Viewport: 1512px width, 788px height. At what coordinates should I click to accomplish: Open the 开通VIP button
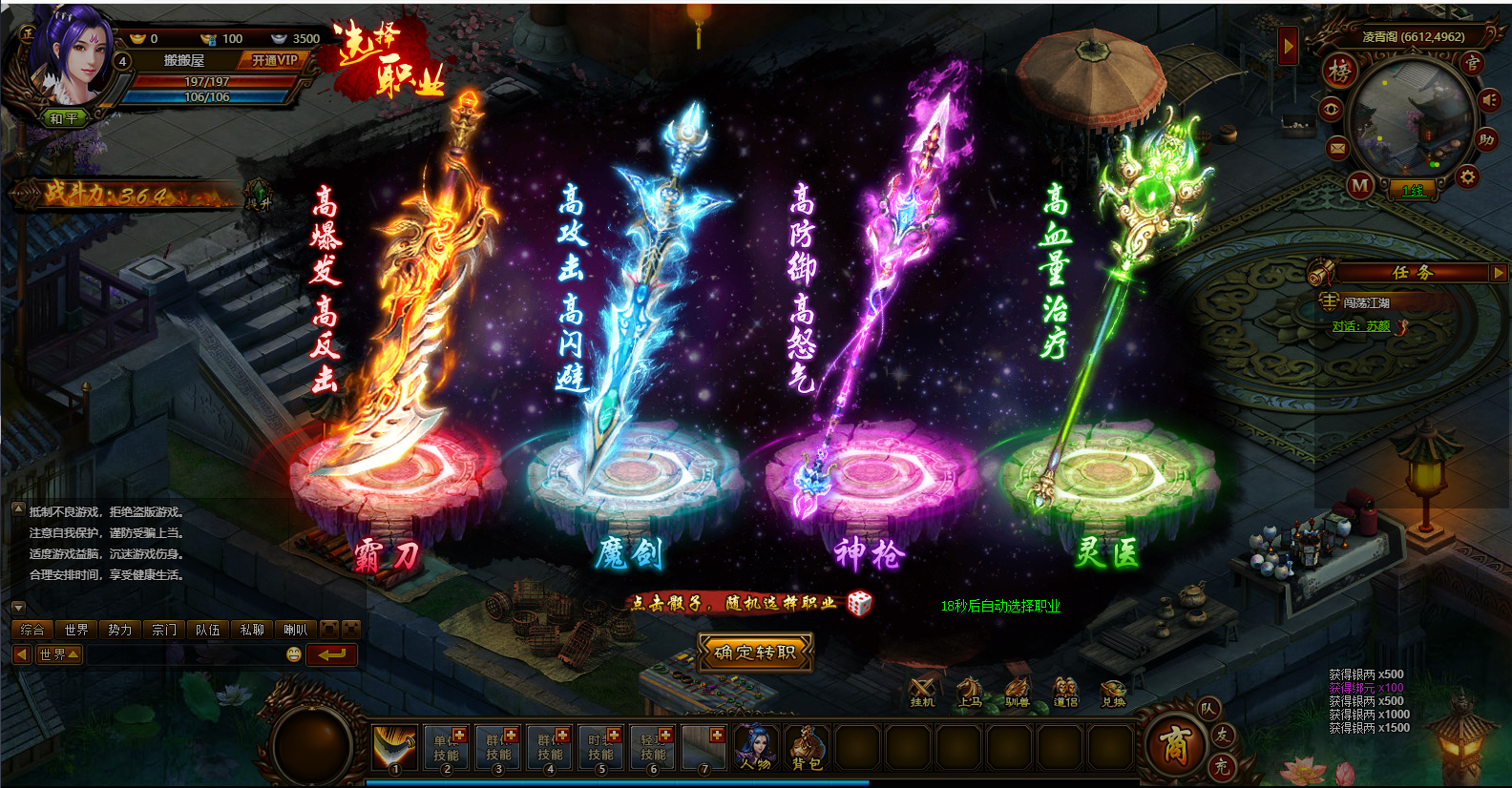point(274,60)
